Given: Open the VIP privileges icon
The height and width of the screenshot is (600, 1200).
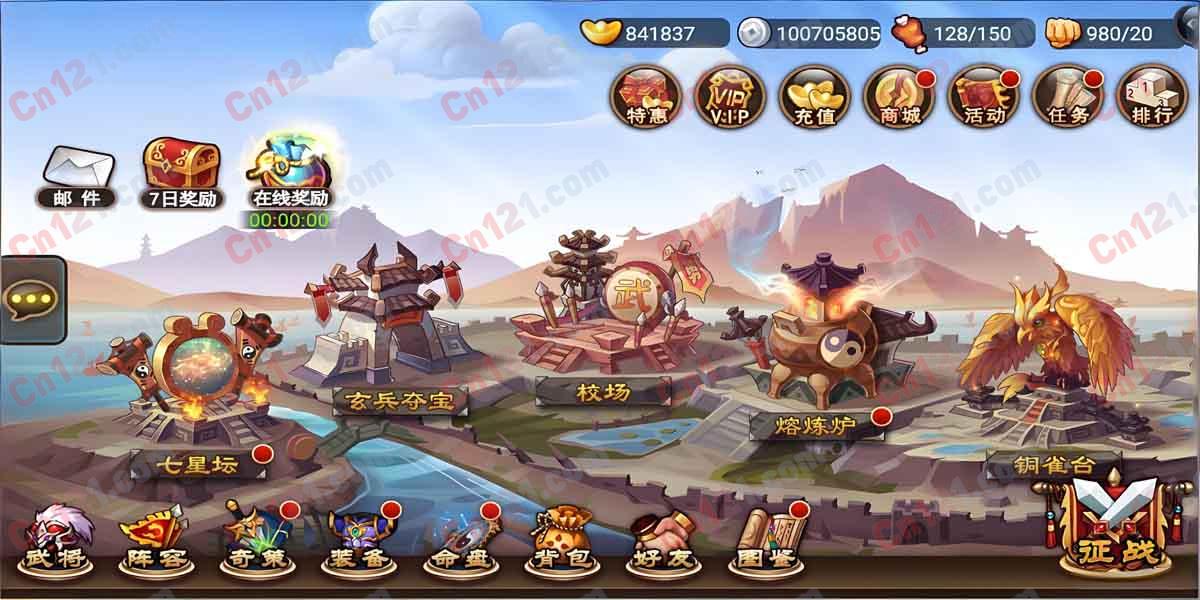Looking at the screenshot, I should (730, 97).
